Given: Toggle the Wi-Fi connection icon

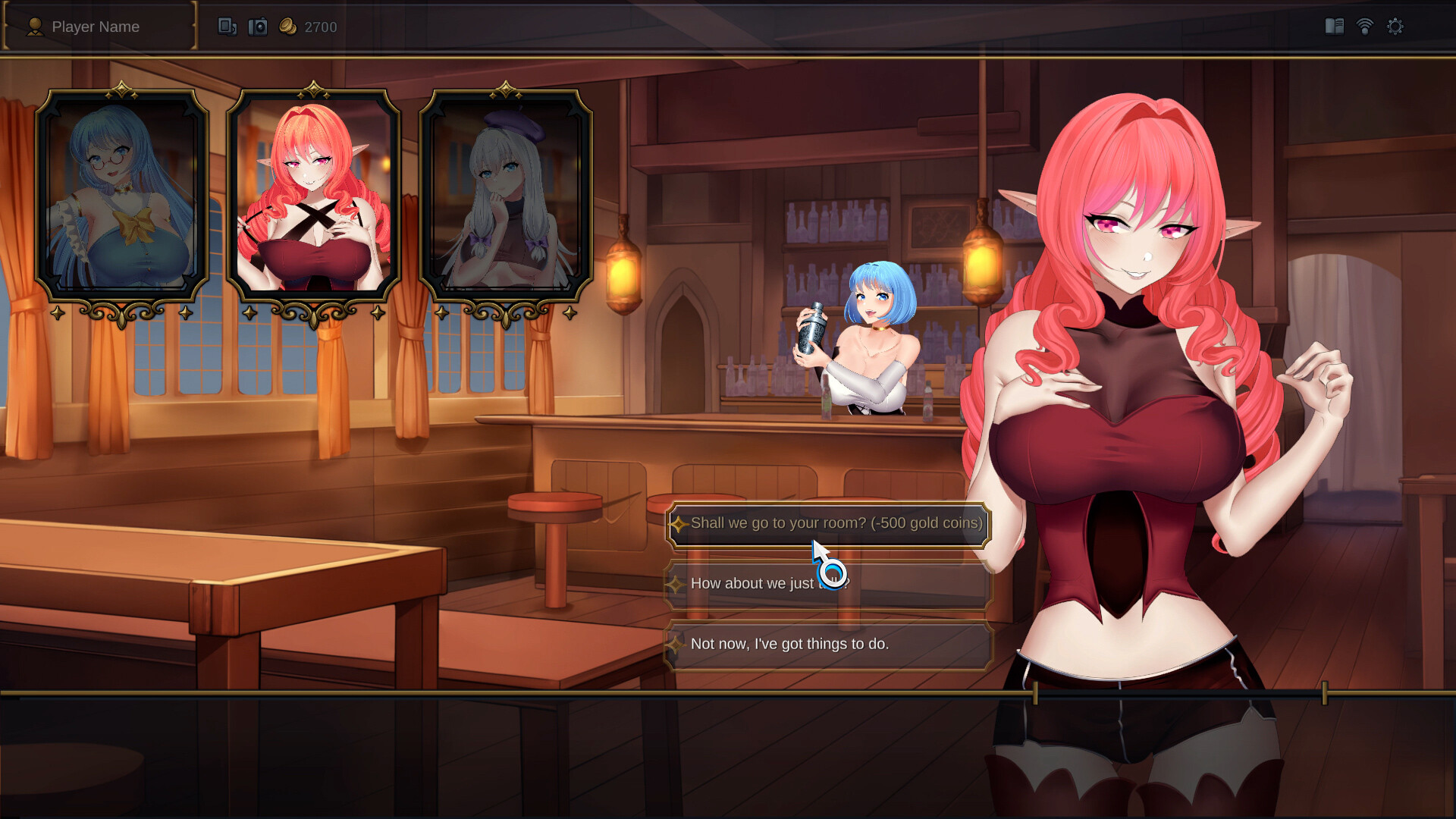Looking at the screenshot, I should (x=1365, y=26).
